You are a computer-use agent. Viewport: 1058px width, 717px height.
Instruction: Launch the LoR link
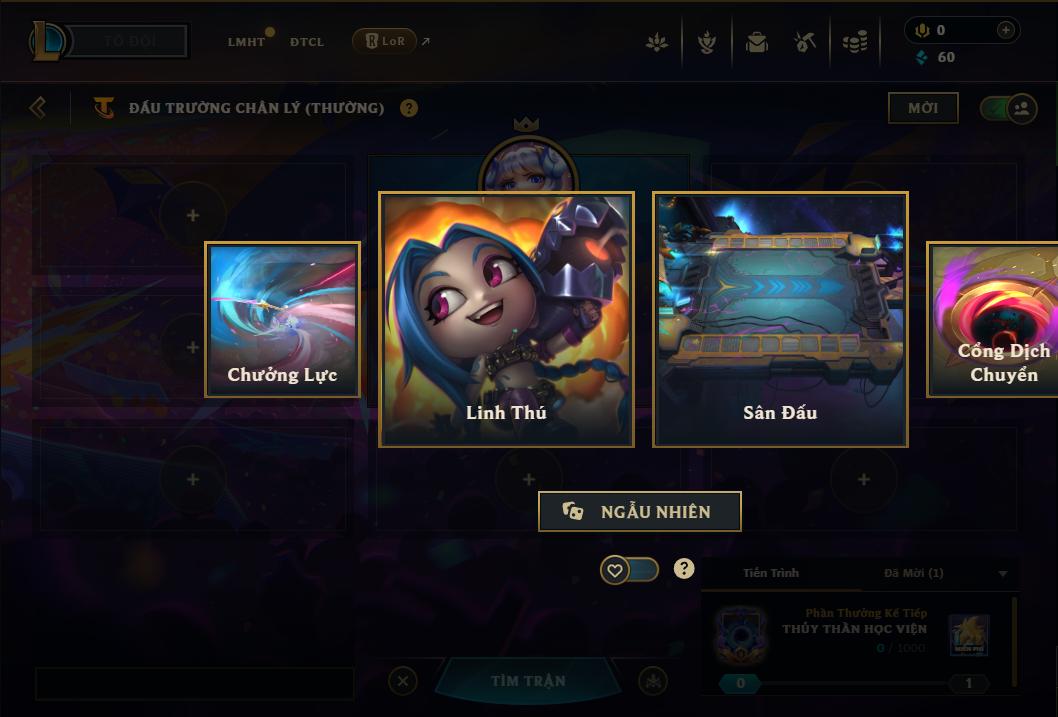click(x=385, y=41)
